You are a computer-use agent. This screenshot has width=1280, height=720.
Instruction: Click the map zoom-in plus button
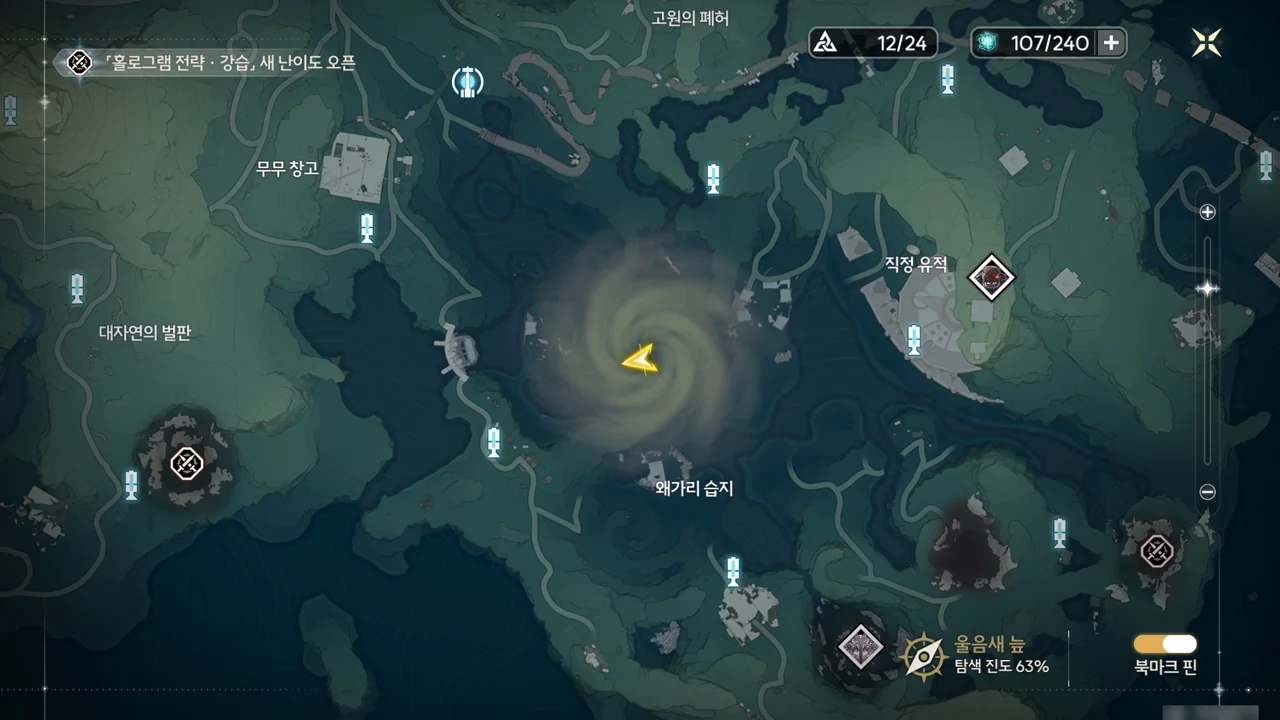(x=1207, y=212)
